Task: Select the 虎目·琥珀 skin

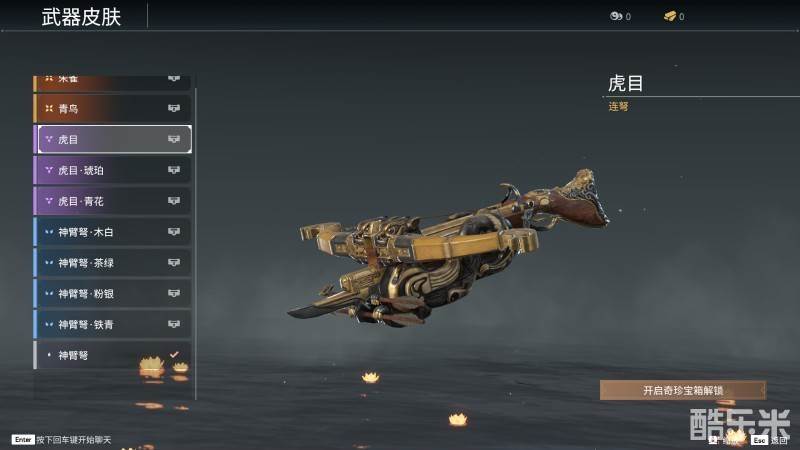Action: (x=112, y=170)
